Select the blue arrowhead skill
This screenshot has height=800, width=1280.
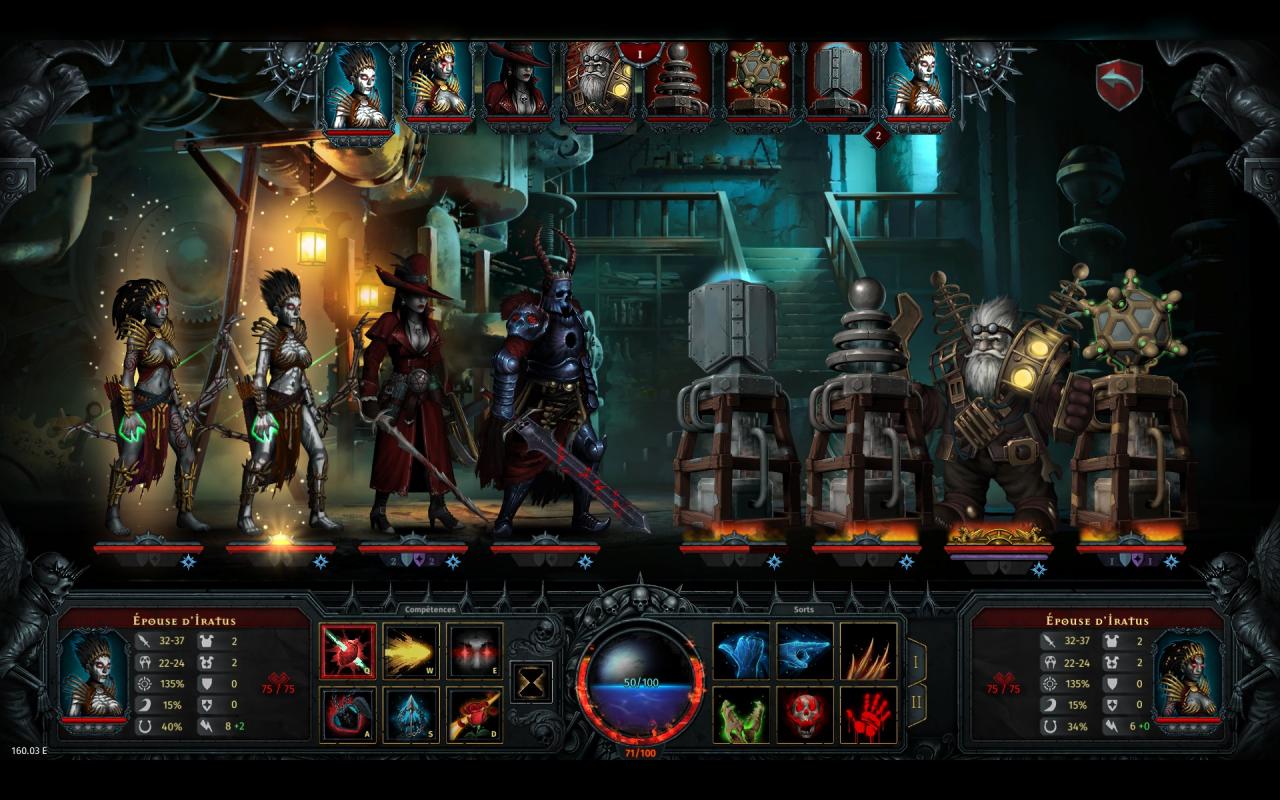click(411, 715)
